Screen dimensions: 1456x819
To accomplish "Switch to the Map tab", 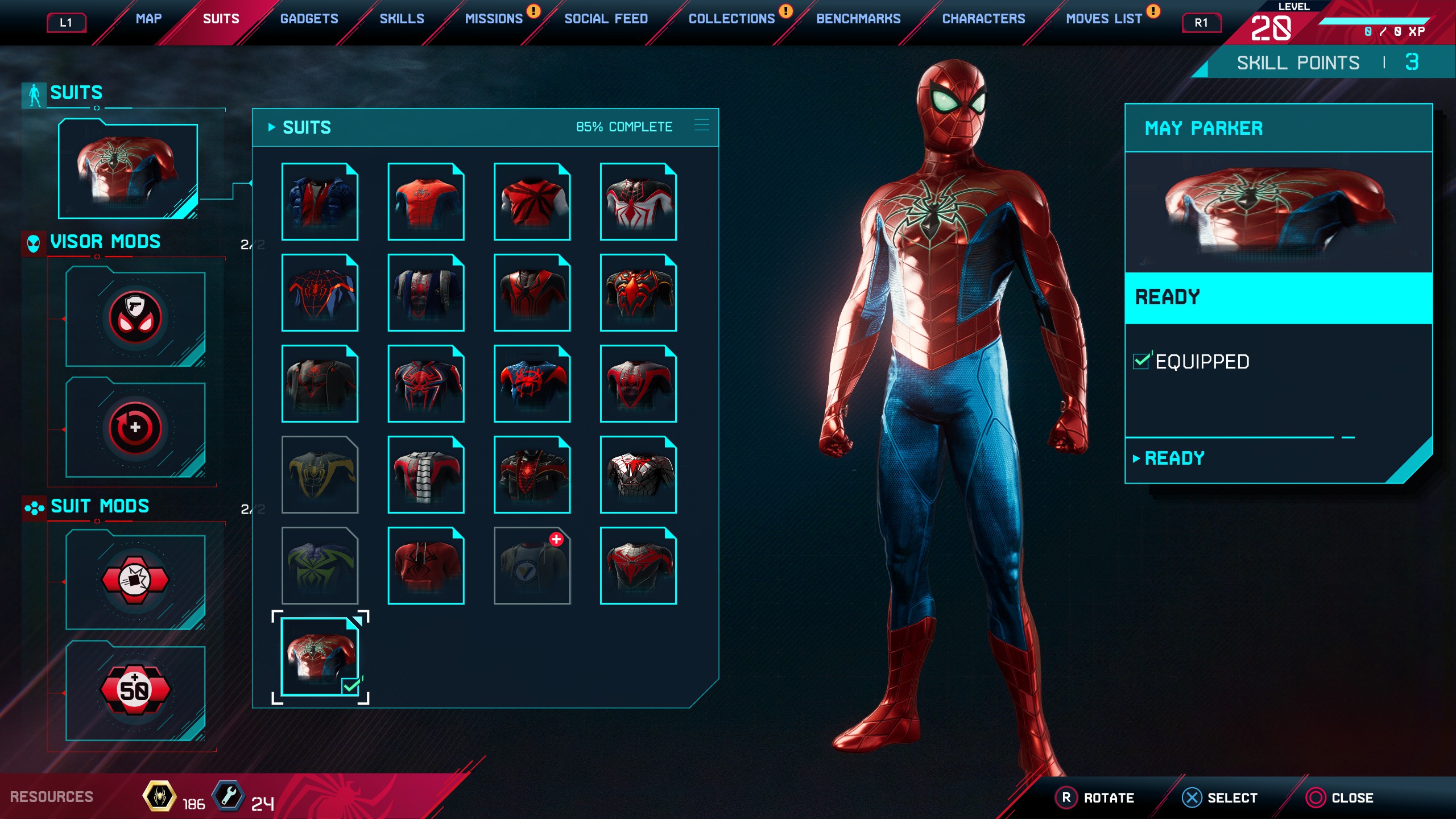I will click(x=148, y=19).
